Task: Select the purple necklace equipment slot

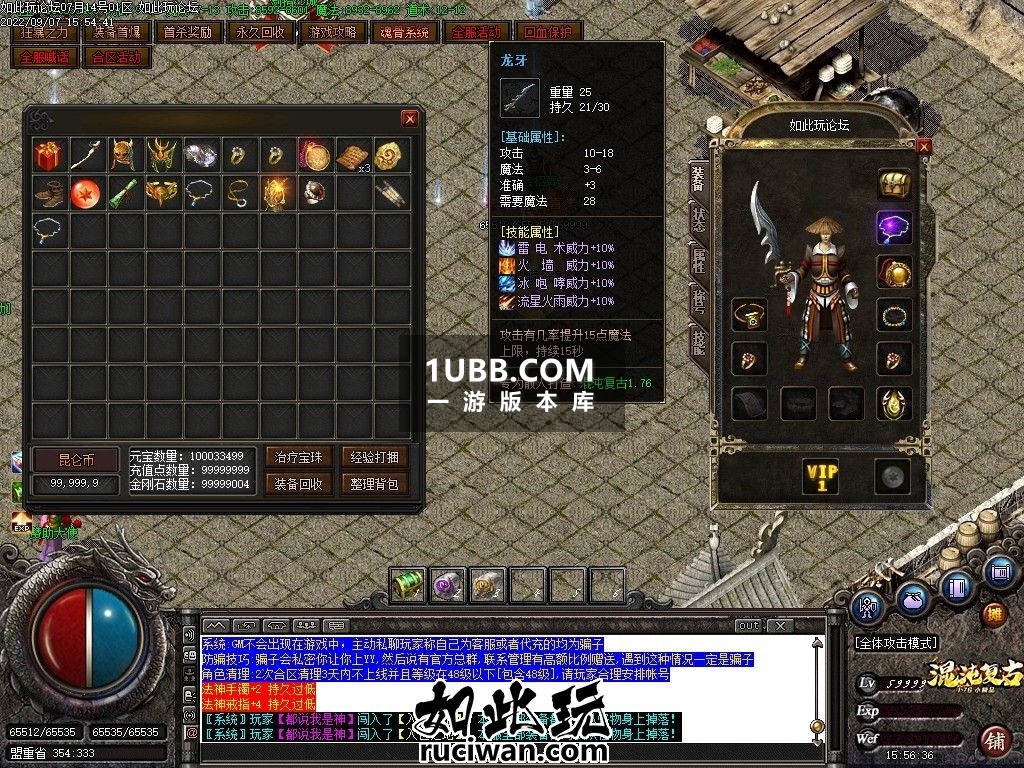Action: pos(894,227)
